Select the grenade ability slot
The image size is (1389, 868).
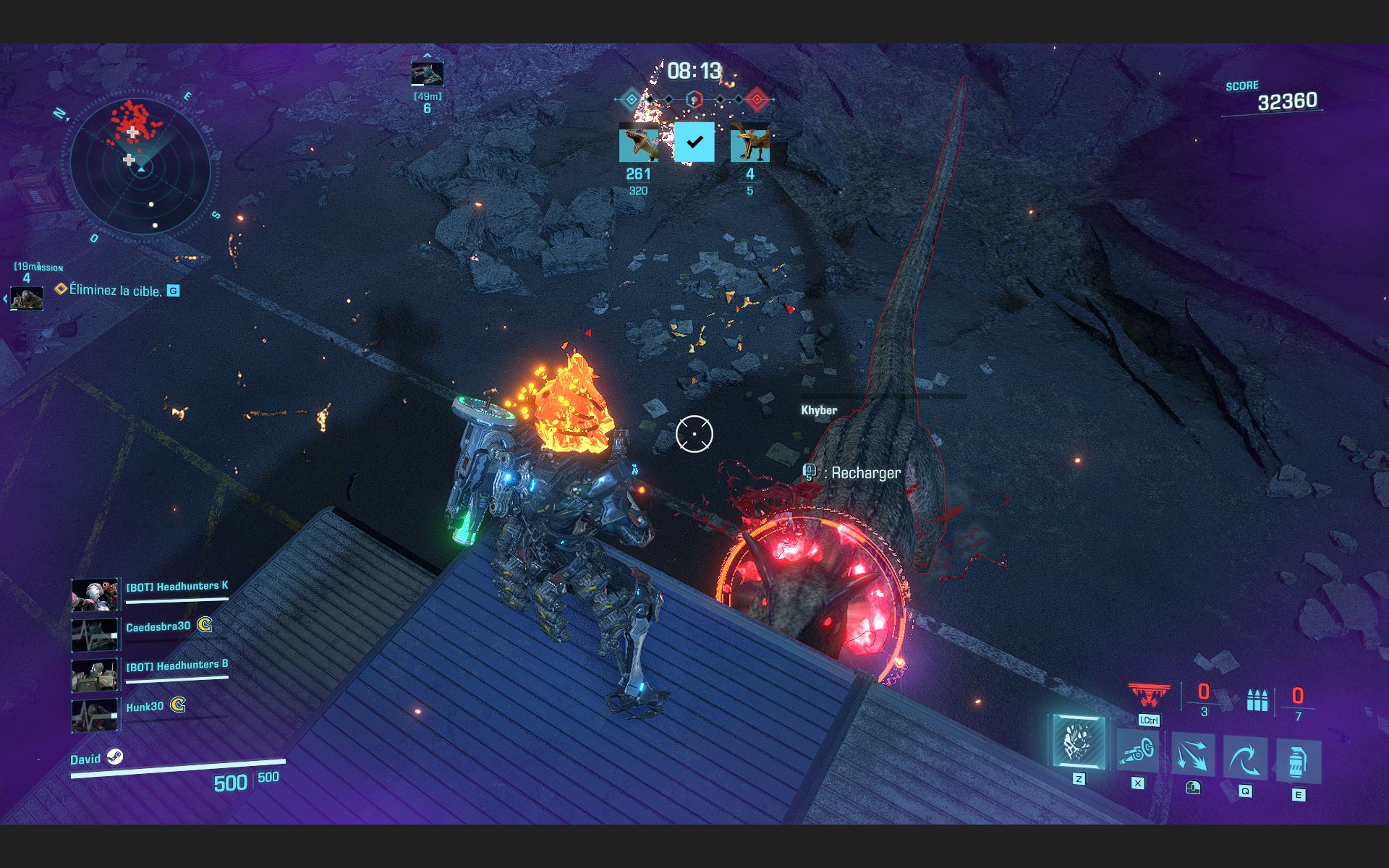coord(1298,762)
